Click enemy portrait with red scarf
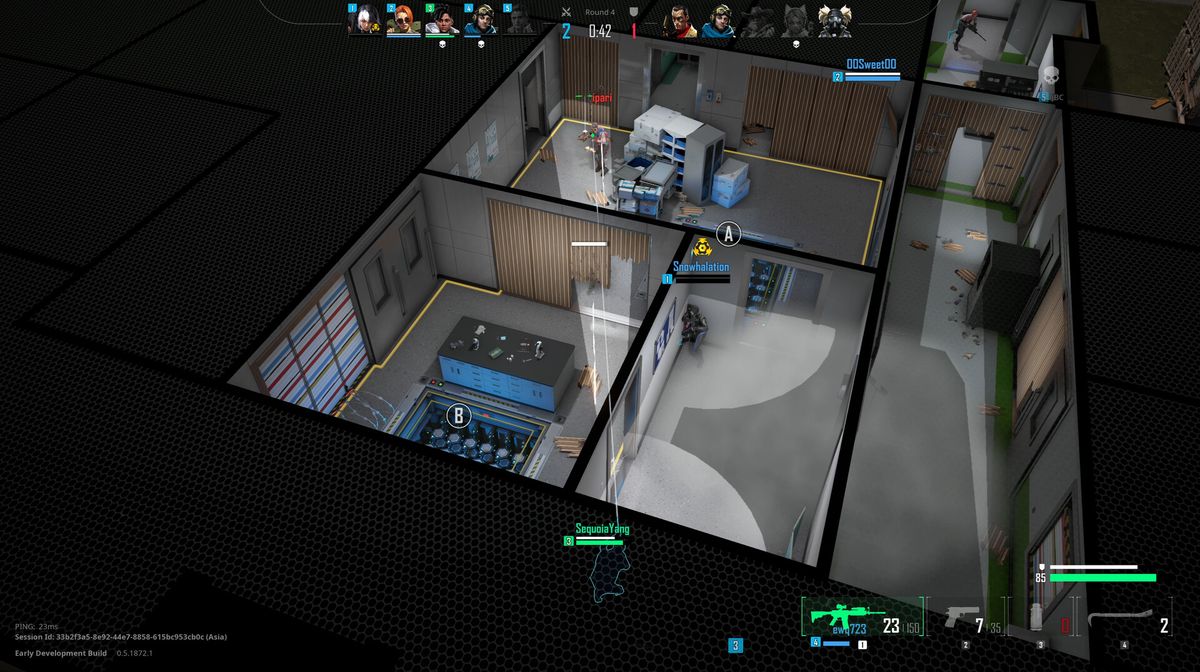The height and width of the screenshot is (672, 1200). (x=681, y=21)
